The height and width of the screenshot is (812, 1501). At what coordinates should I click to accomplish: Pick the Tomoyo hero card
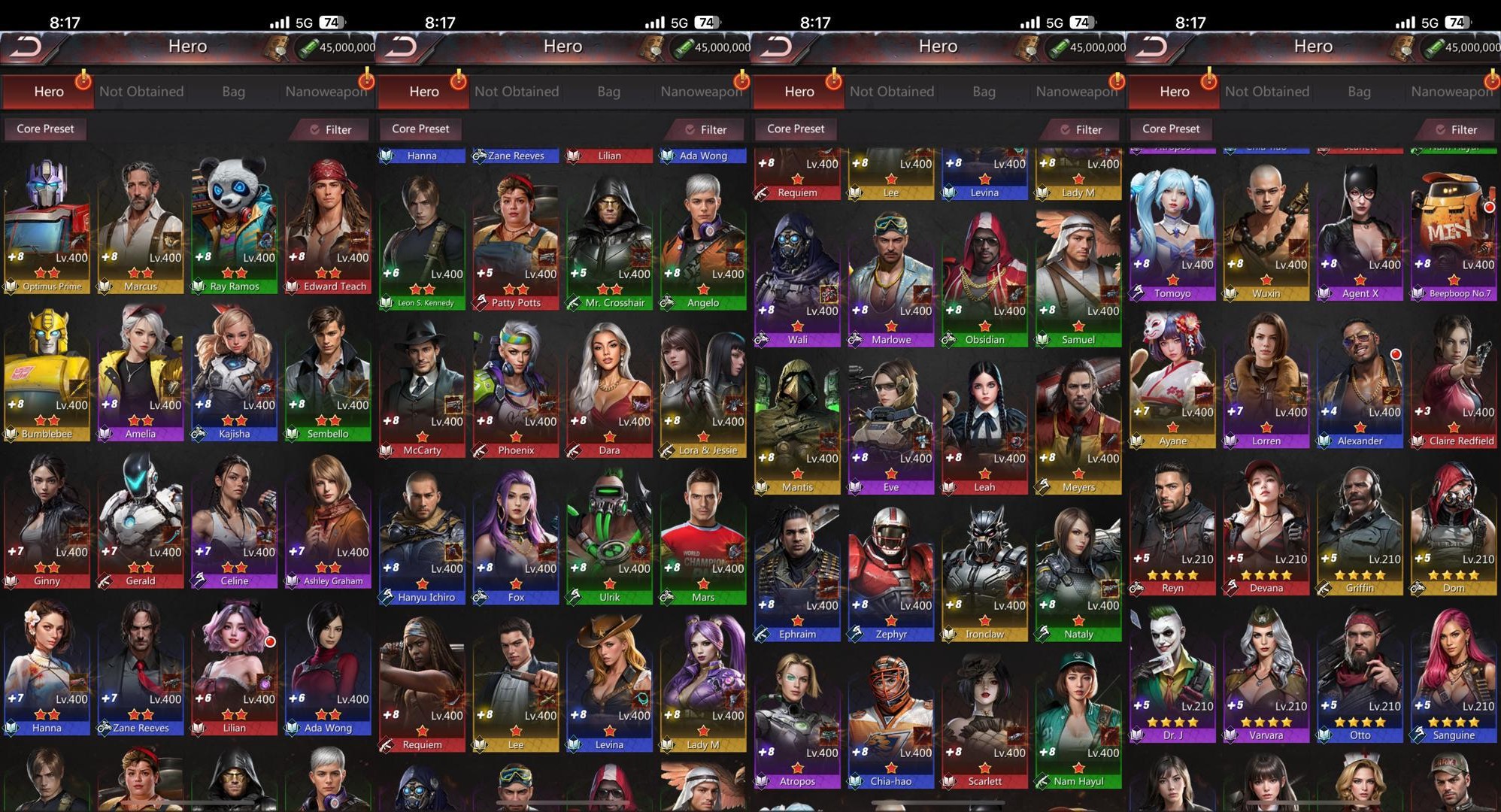tap(1172, 233)
